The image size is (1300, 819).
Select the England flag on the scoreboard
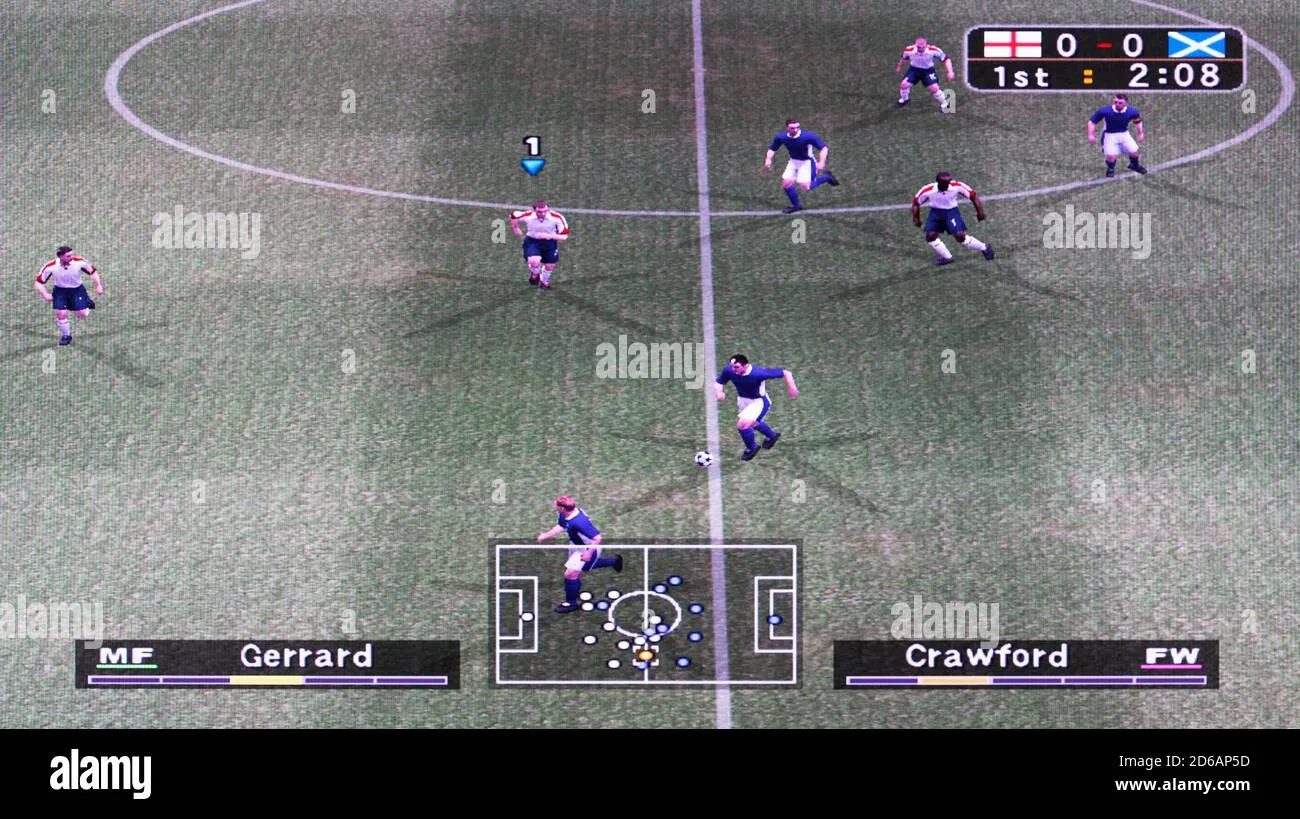pos(1013,44)
